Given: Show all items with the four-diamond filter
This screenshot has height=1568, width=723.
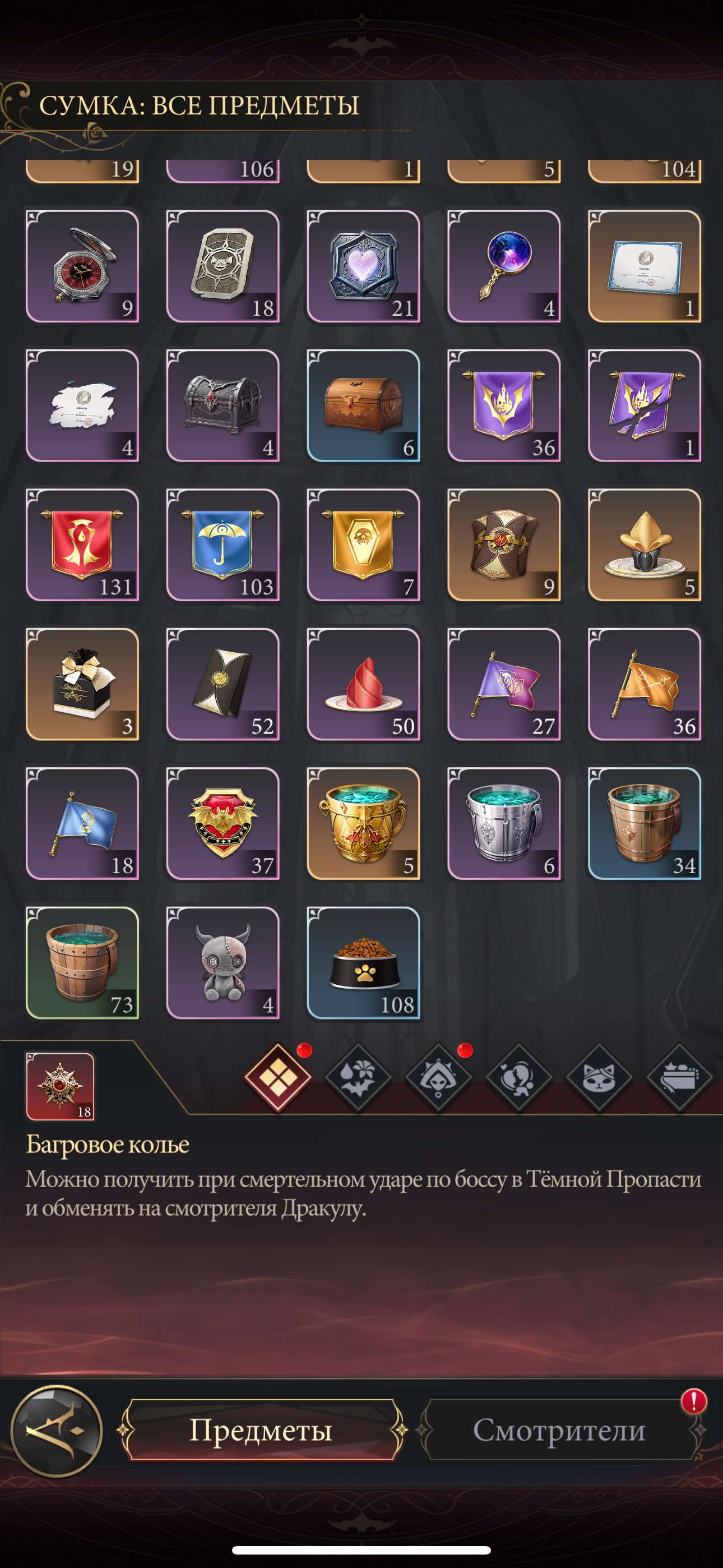Looking at the screenshot, I should click(278, 1077).
